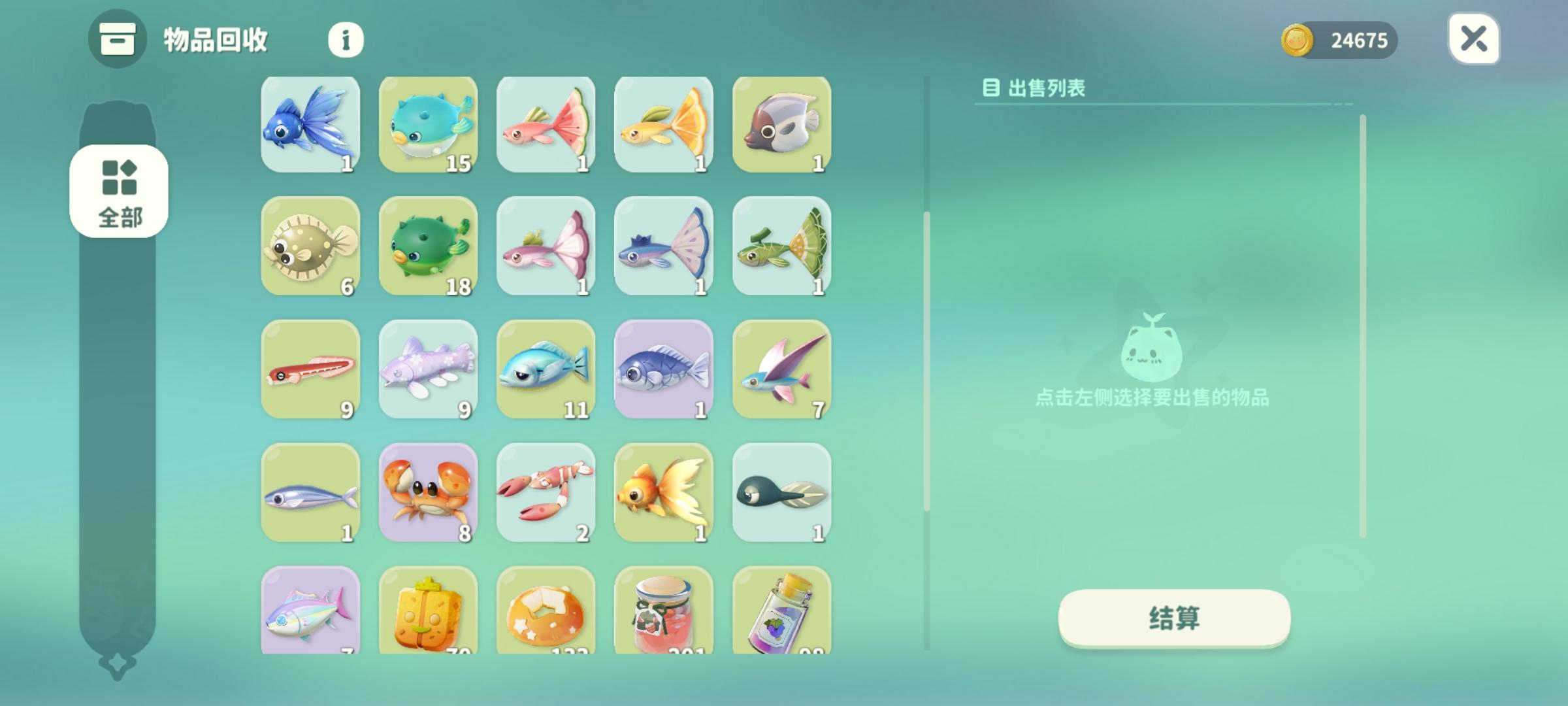Select the green pufferfish with count 18
This screenshot has height=706, width=1568.
point(429,247)
